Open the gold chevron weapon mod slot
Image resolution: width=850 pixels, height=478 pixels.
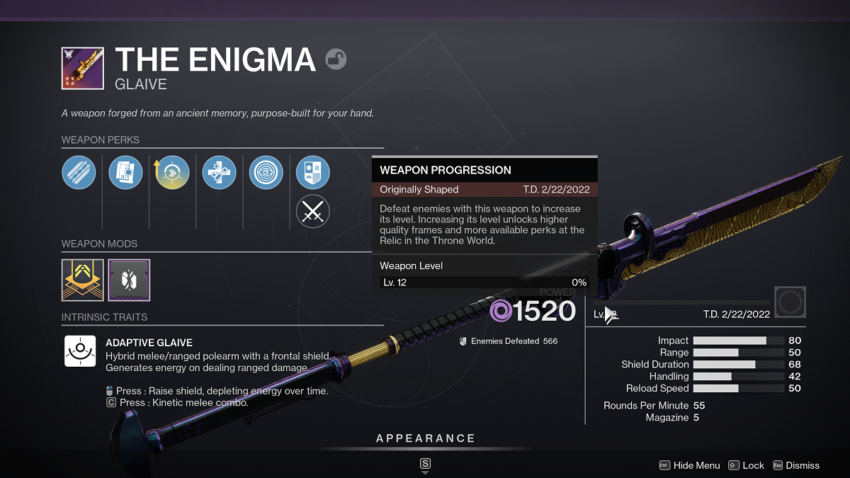coord(82,280)
